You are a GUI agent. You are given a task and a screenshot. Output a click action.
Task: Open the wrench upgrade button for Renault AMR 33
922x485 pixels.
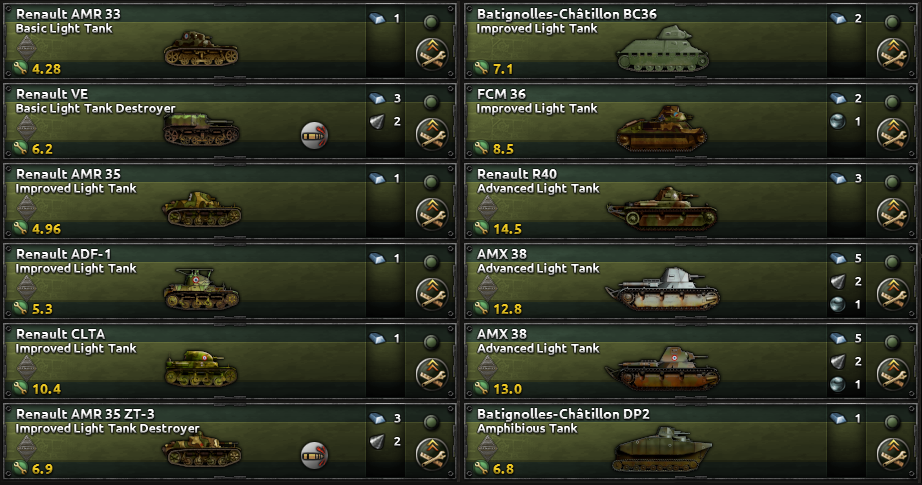431,54
